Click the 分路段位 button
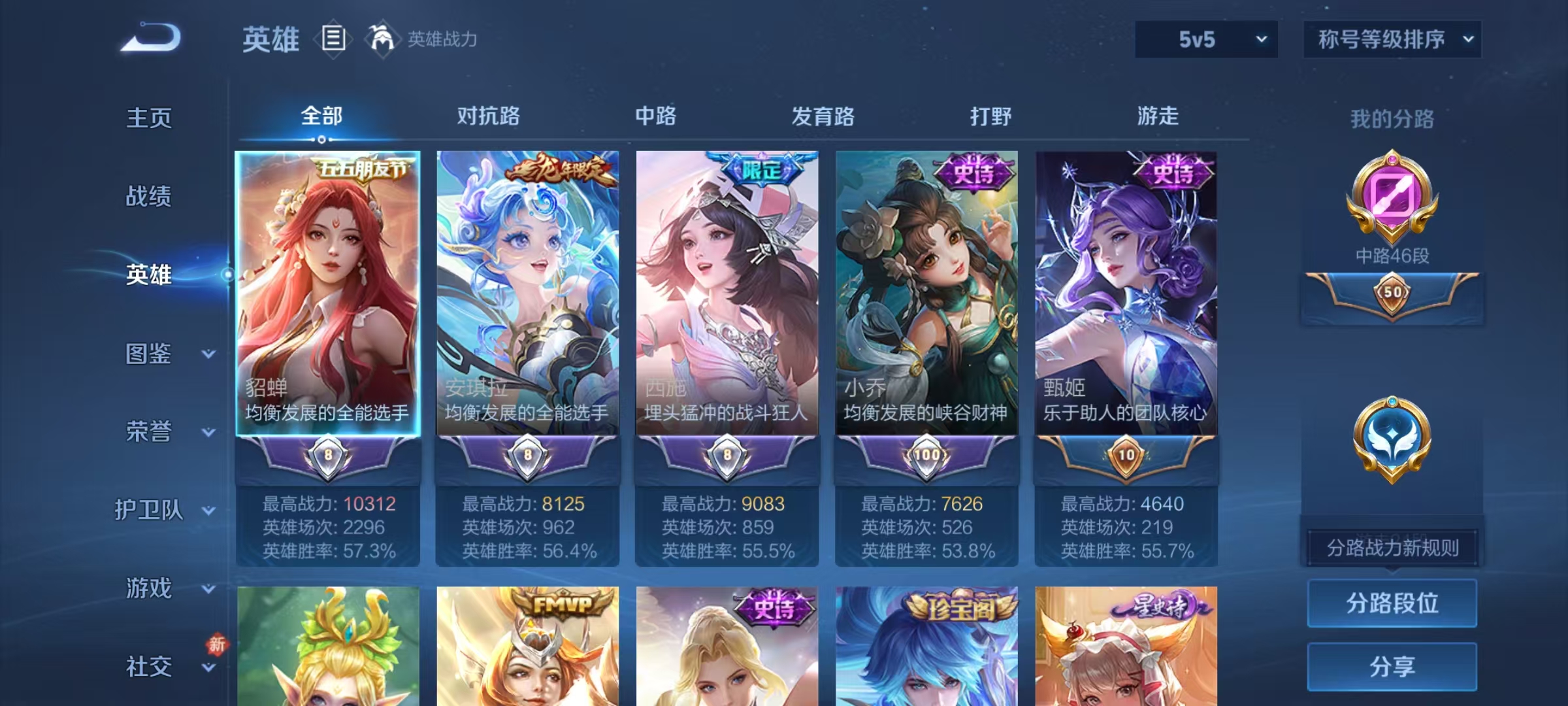Screen dimensions: 1568x706 coord(1392,603)
